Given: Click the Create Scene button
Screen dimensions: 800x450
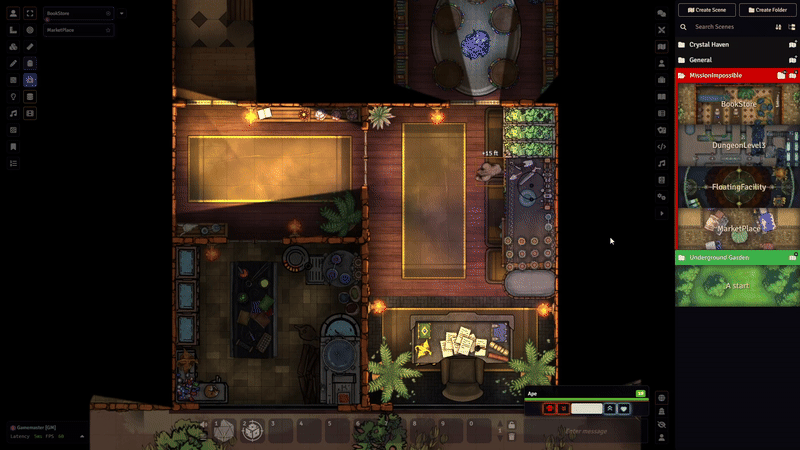Looking at the screenshot, I should [x=707, y=10].
